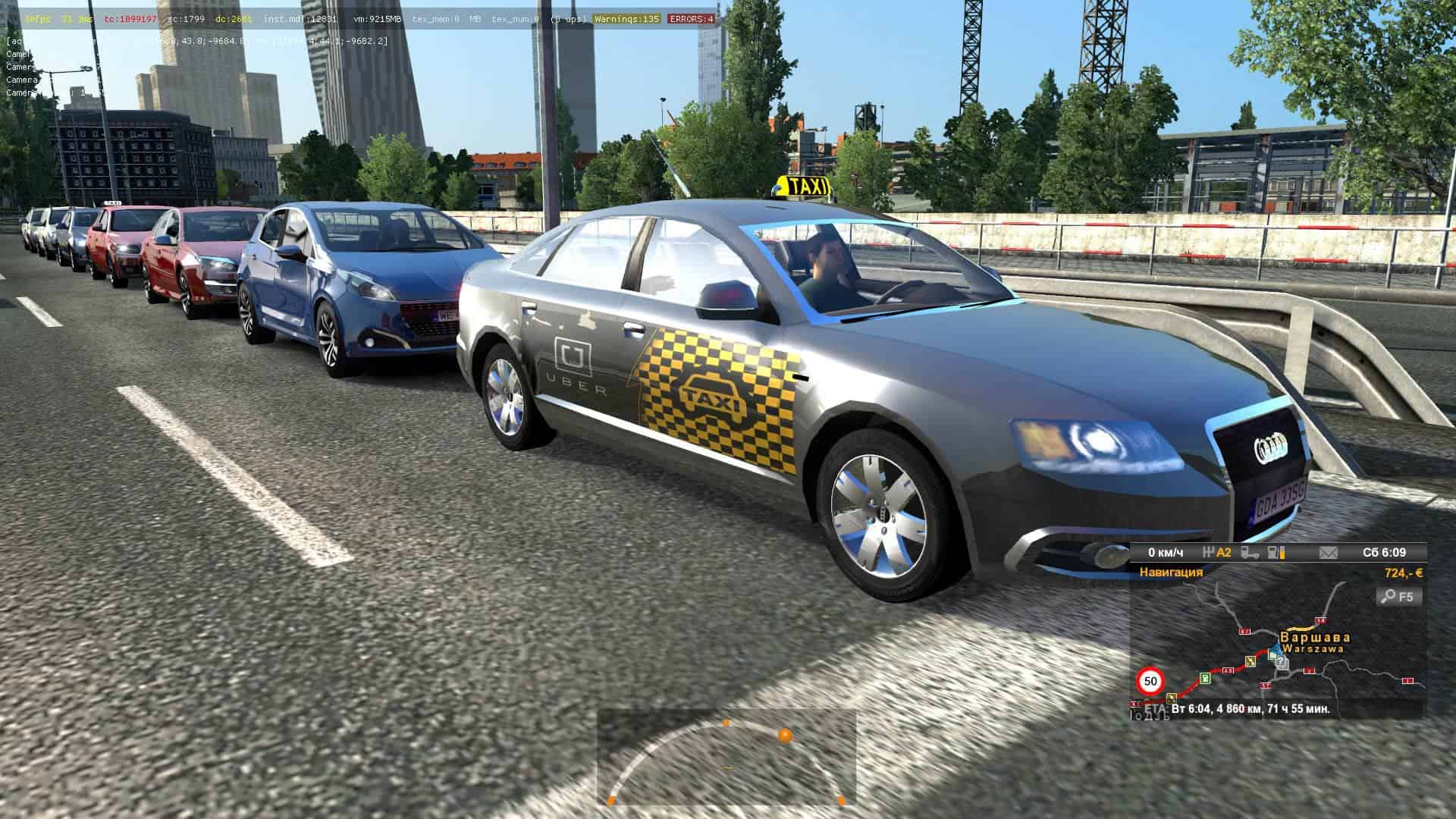Switch to the Навигация tab on the route advisor

click(x=1171, y=572)
